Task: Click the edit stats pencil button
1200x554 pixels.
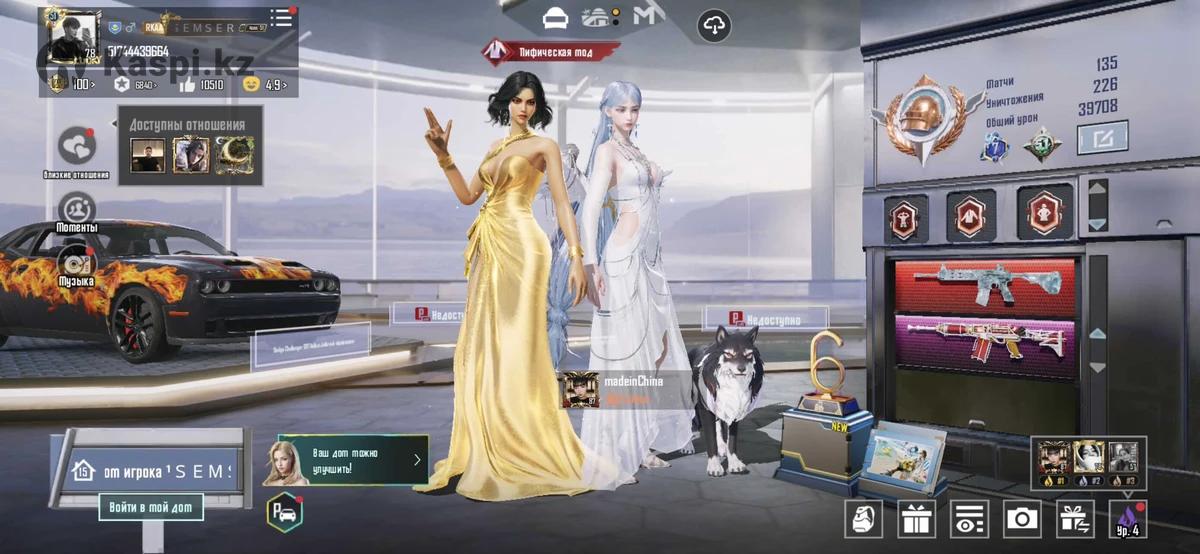Action: point(1102,138)
